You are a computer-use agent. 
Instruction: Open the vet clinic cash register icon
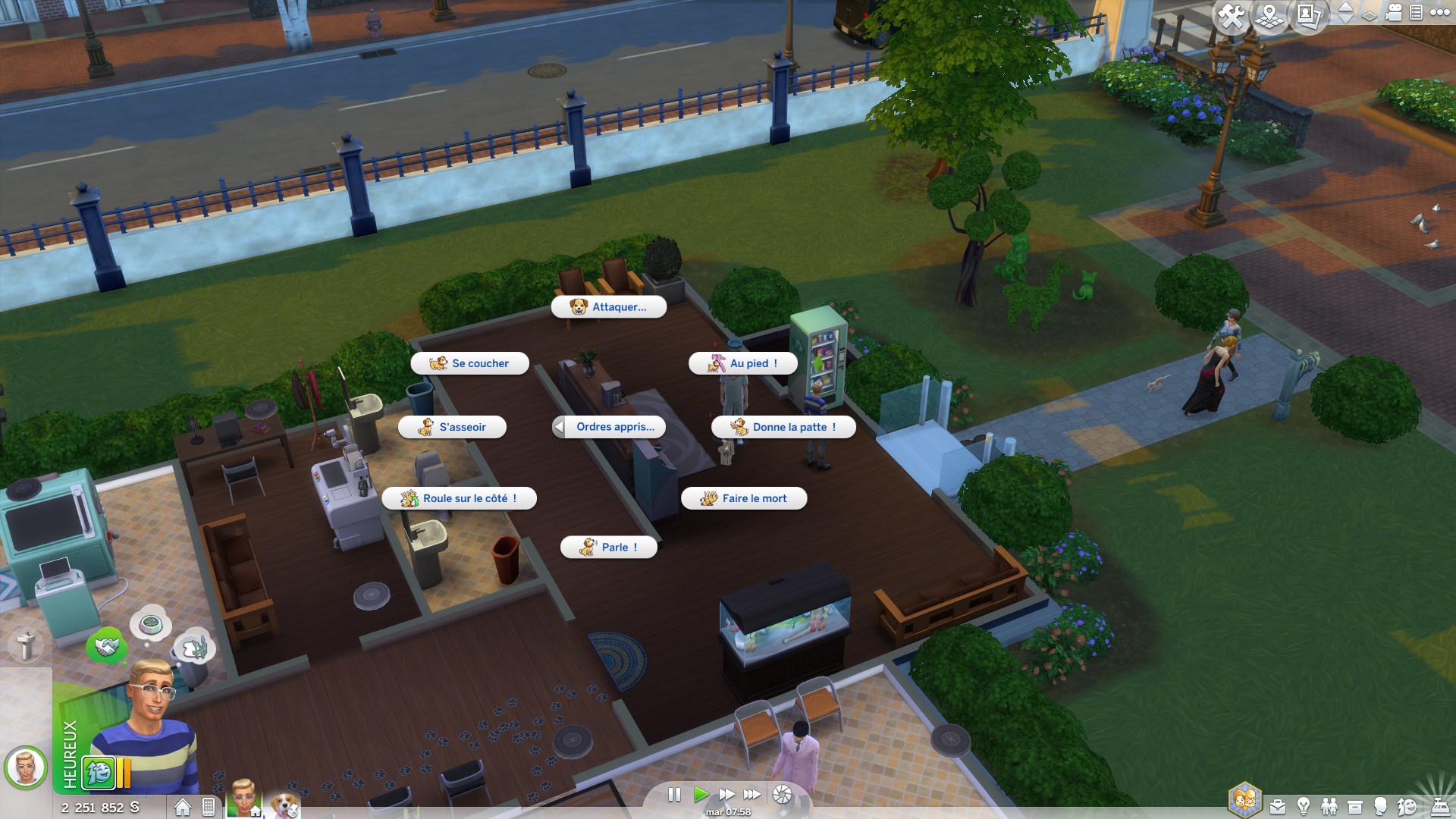click(x=1441, y=807)
